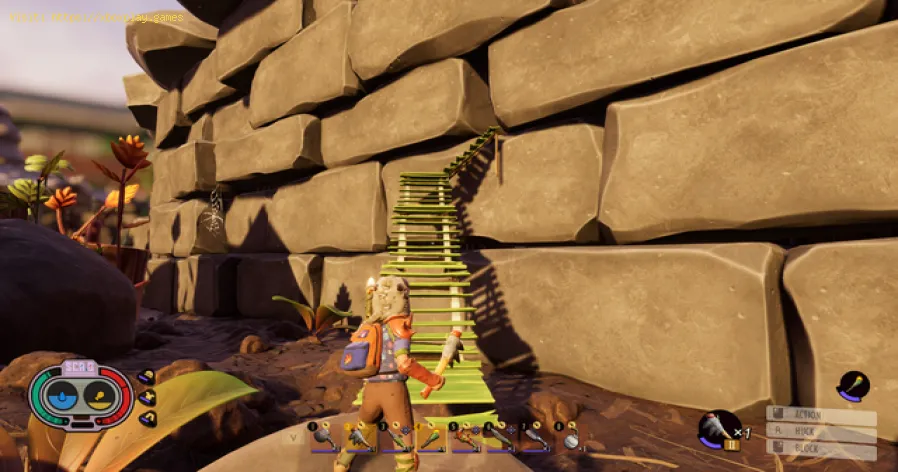Click the equipped torch circle icon
The image size is (898, 472).
(853, 386)
